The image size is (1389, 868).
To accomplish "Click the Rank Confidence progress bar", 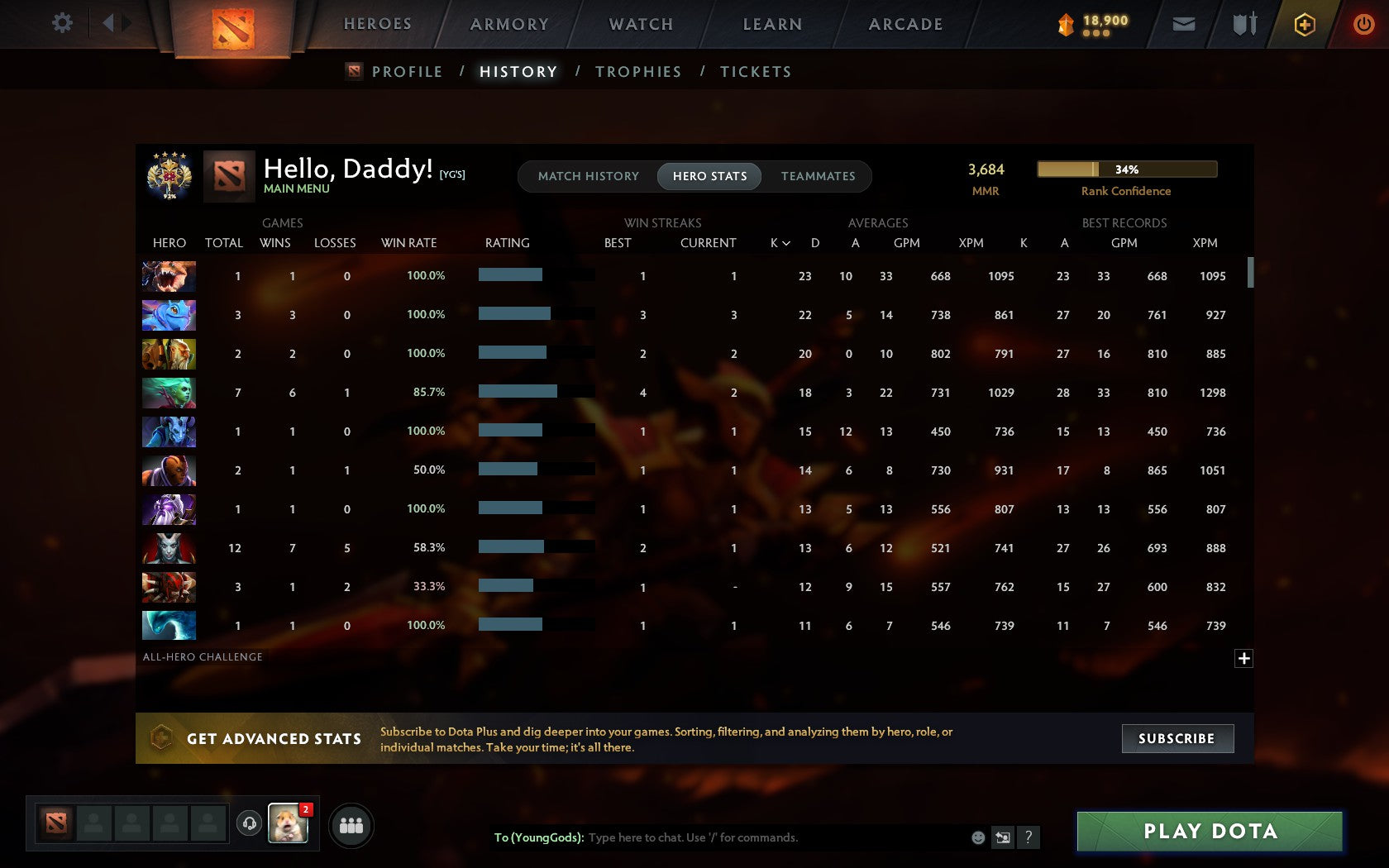I will point(1126,169).
